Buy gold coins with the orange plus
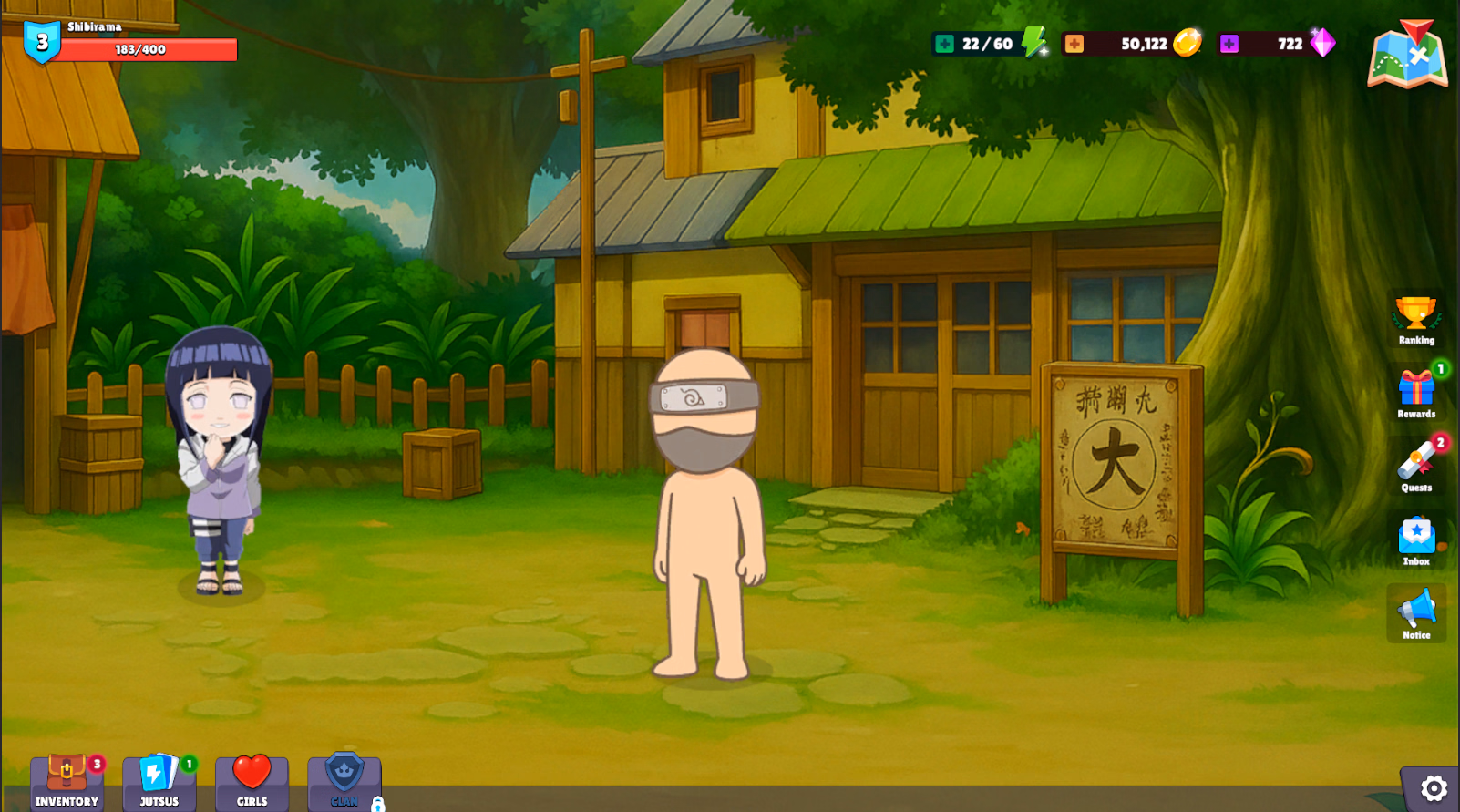 1074,44
